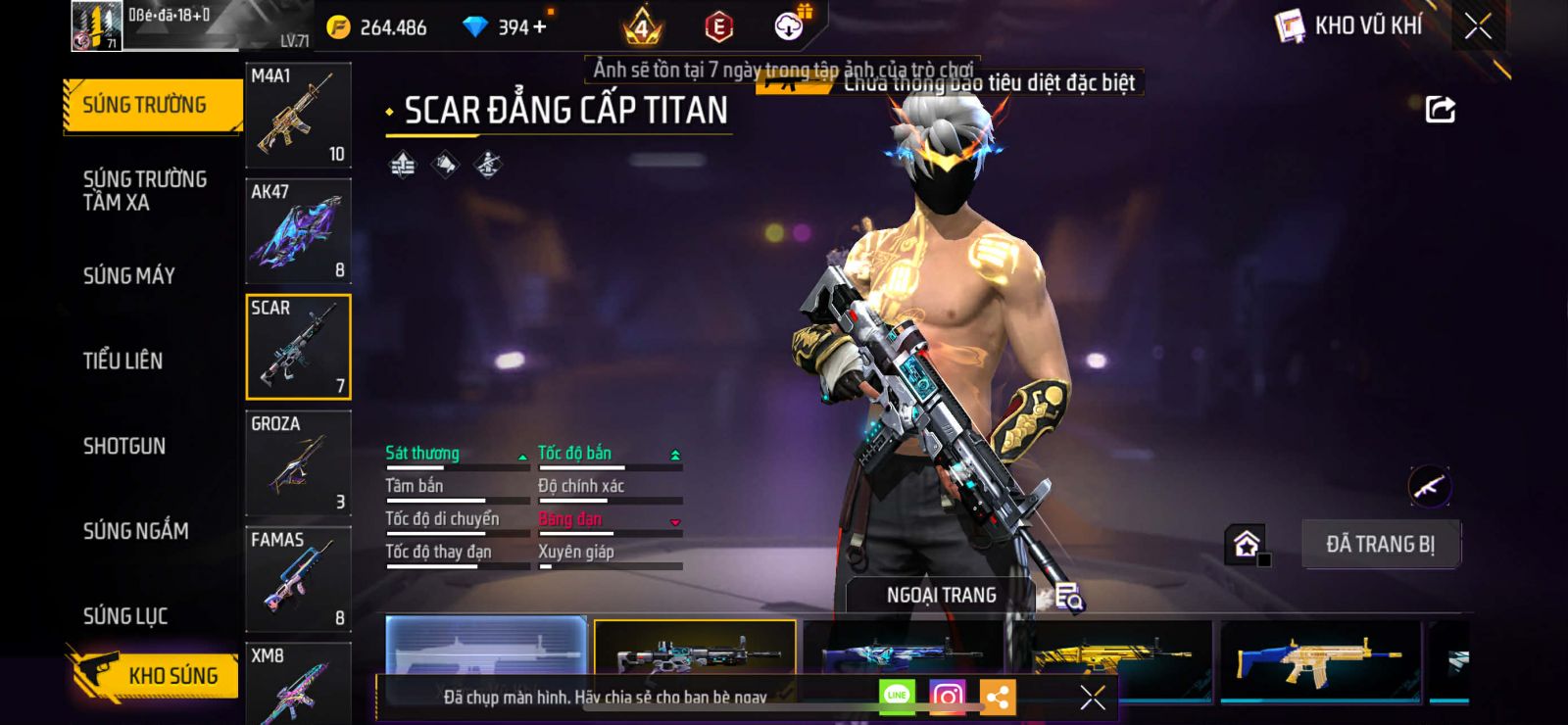Open the Súng Lục category
Image resolution: width=1568 pixels, height=725 pixels.
coord(125,616)
